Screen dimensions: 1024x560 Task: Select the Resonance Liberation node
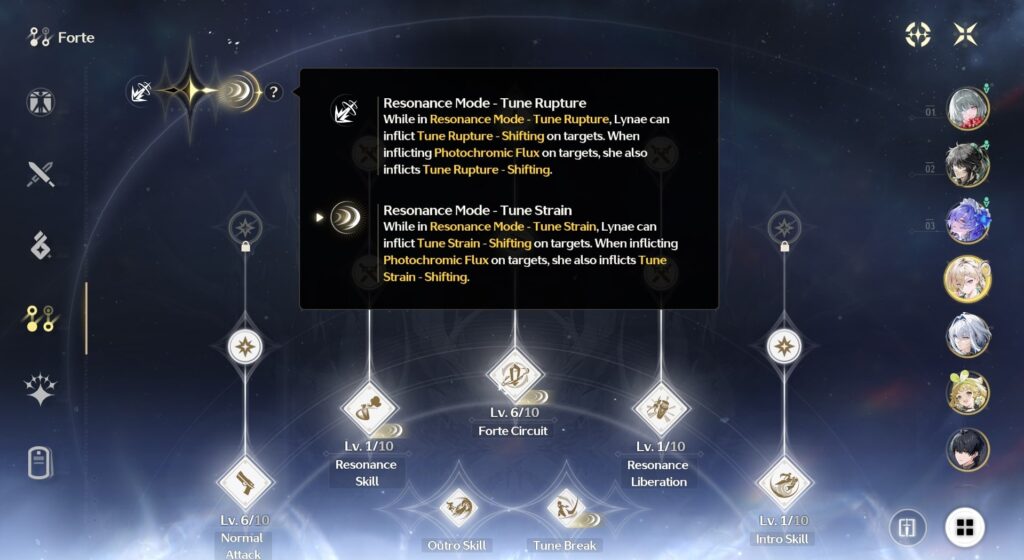point(660,409)
